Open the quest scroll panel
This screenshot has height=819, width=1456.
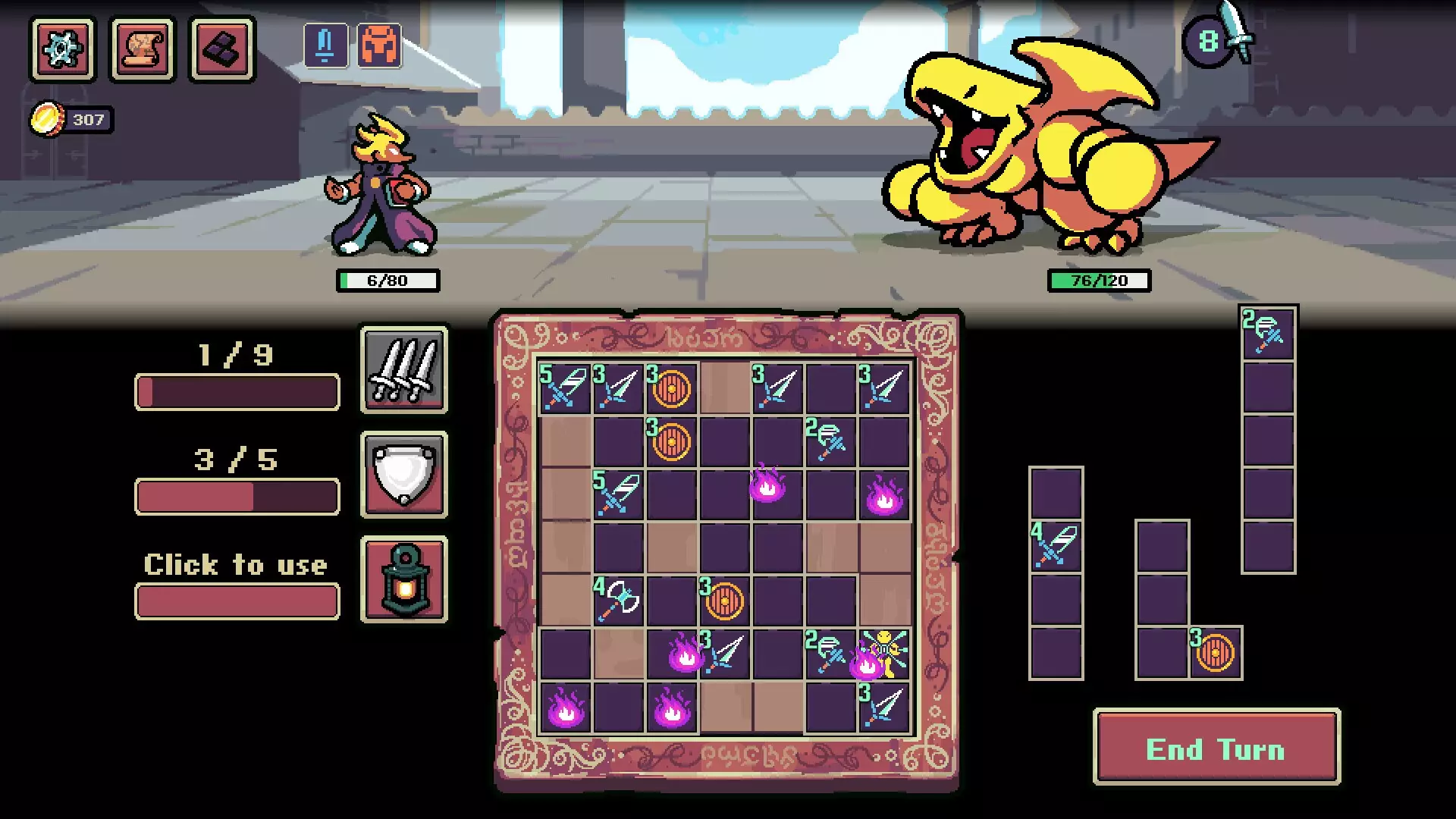tap(143, 50)
